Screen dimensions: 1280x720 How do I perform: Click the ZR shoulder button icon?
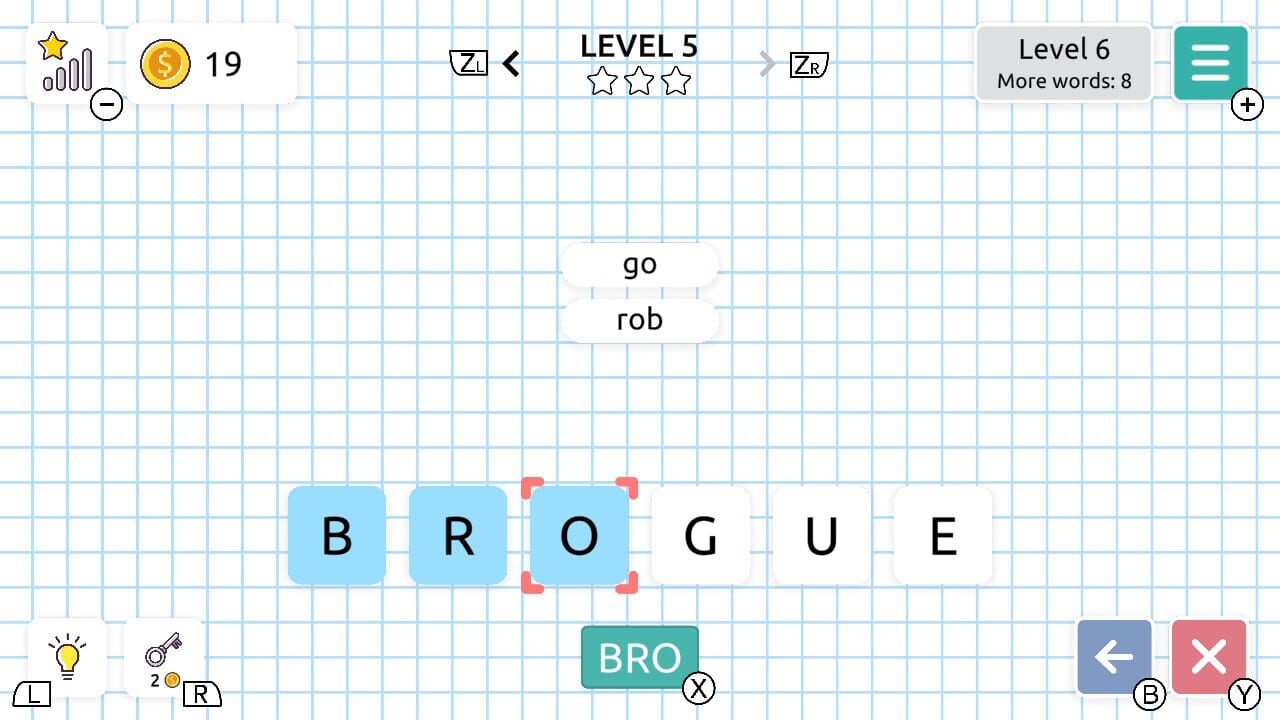pyautogui.click(x=807, y=62)
